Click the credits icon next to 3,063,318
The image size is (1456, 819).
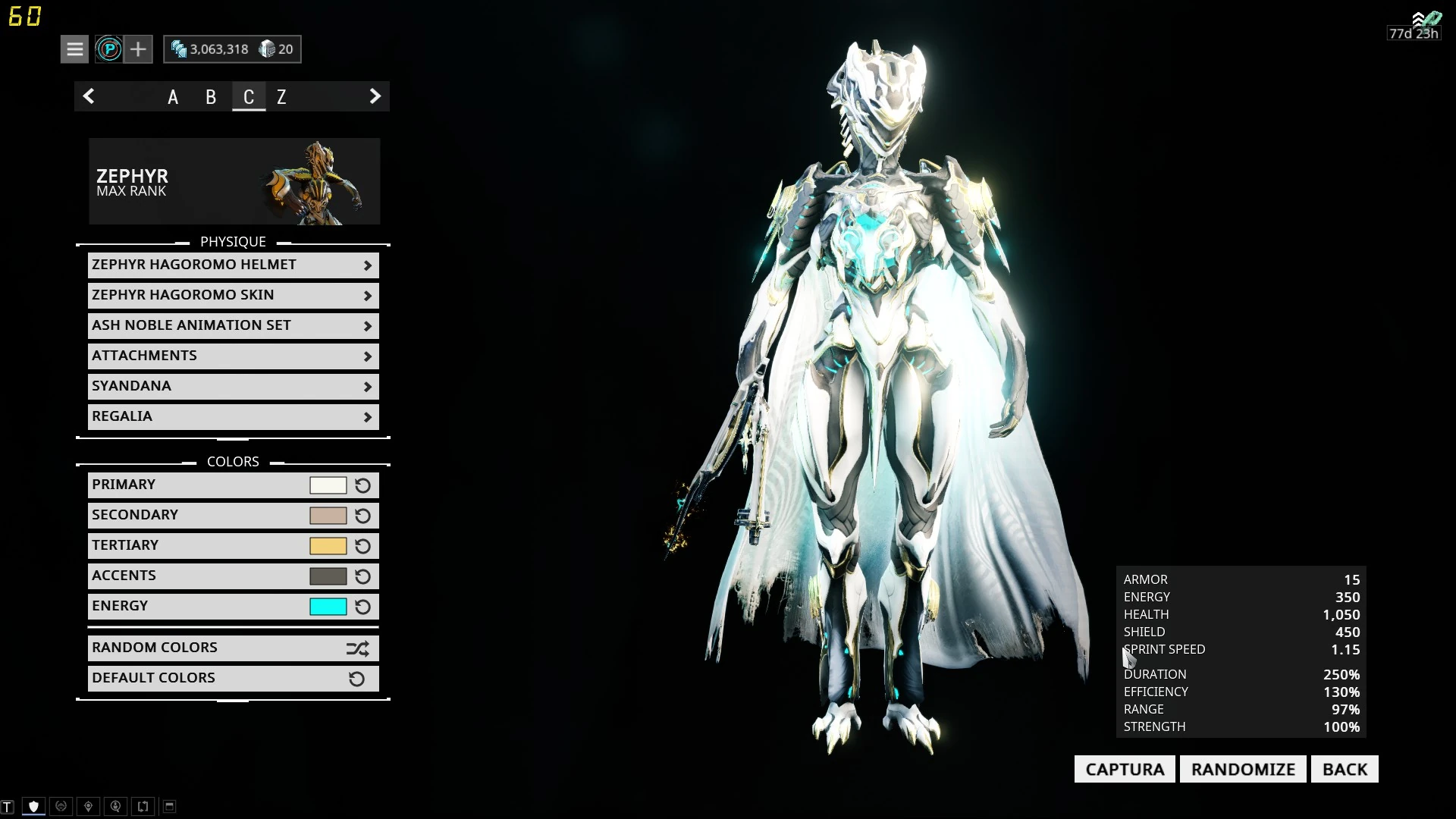click(180, 49)
